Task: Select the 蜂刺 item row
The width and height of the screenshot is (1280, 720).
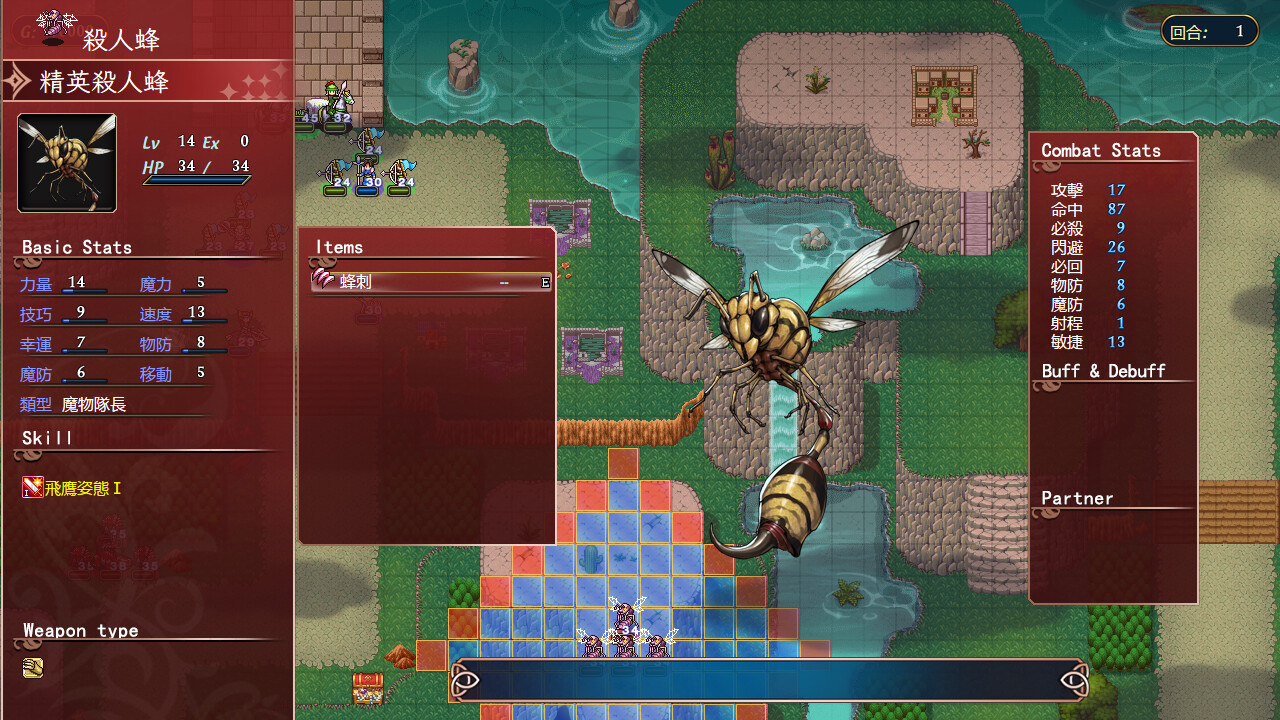Action: tap(431, 282)
